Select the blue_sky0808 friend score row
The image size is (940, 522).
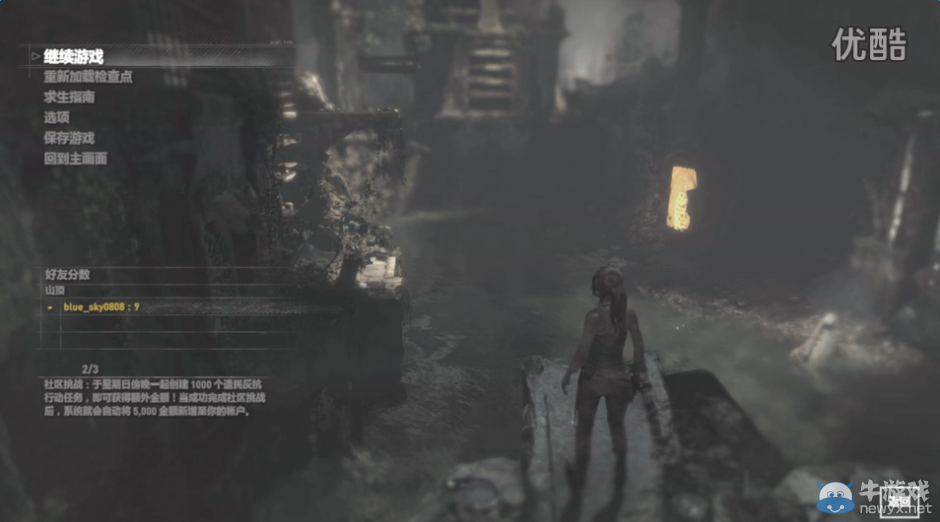(101, 307)
